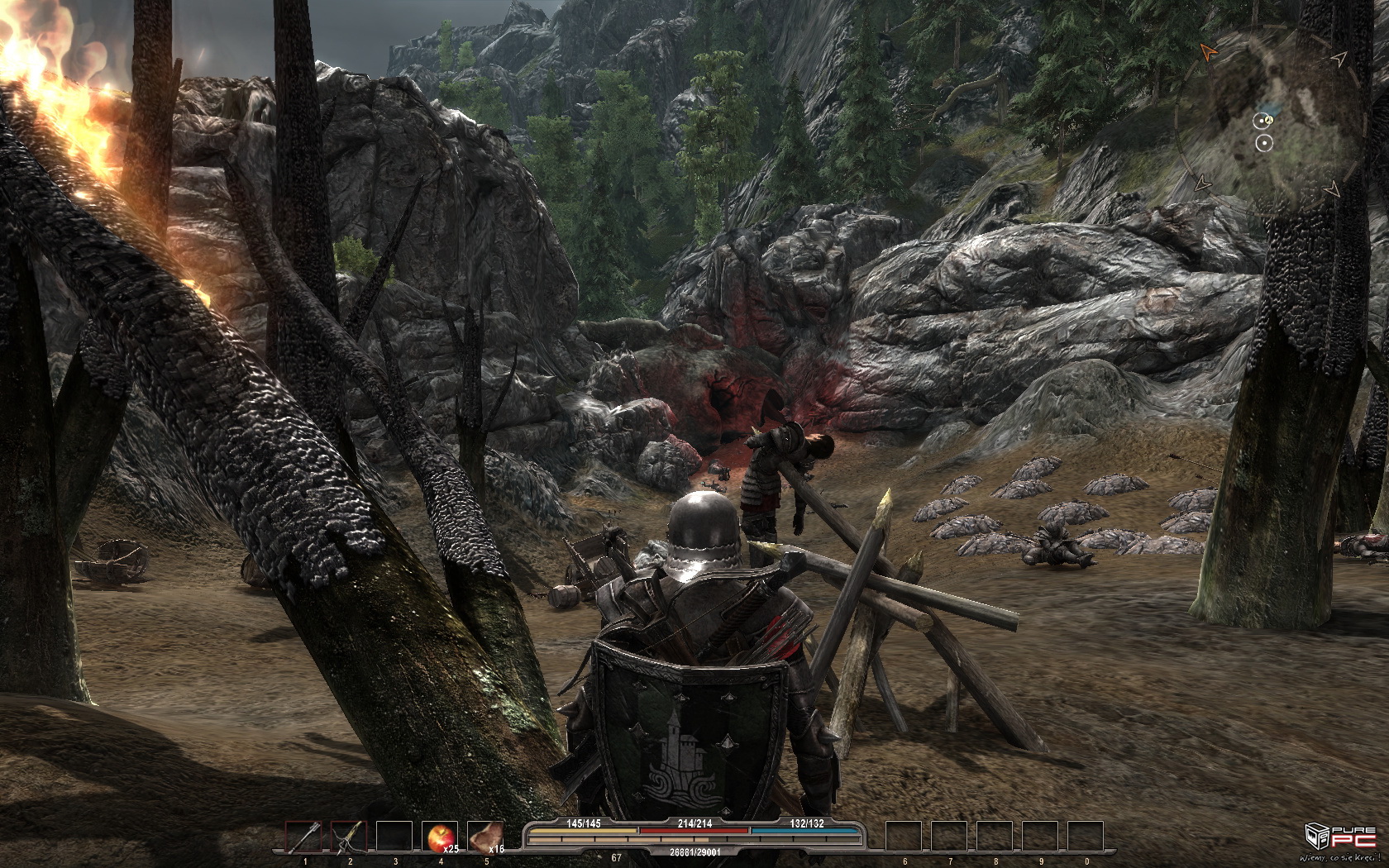The width and height of the screenshot is (1389, 868).
Task: Click the orange arrow marker on the minimap
Action: point(1208,53)
